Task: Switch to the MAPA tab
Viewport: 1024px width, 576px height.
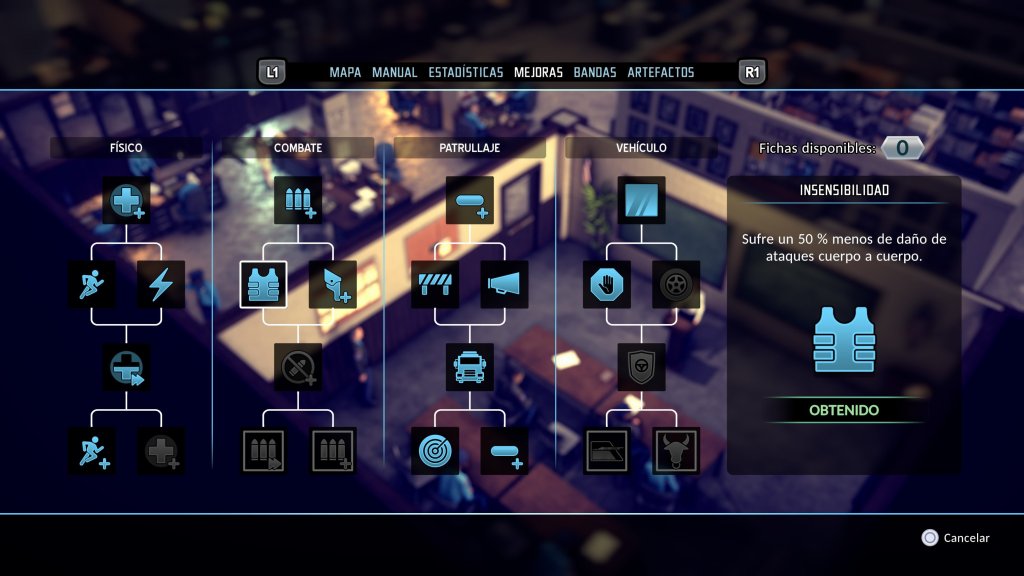Action: (x=345, y=72)
